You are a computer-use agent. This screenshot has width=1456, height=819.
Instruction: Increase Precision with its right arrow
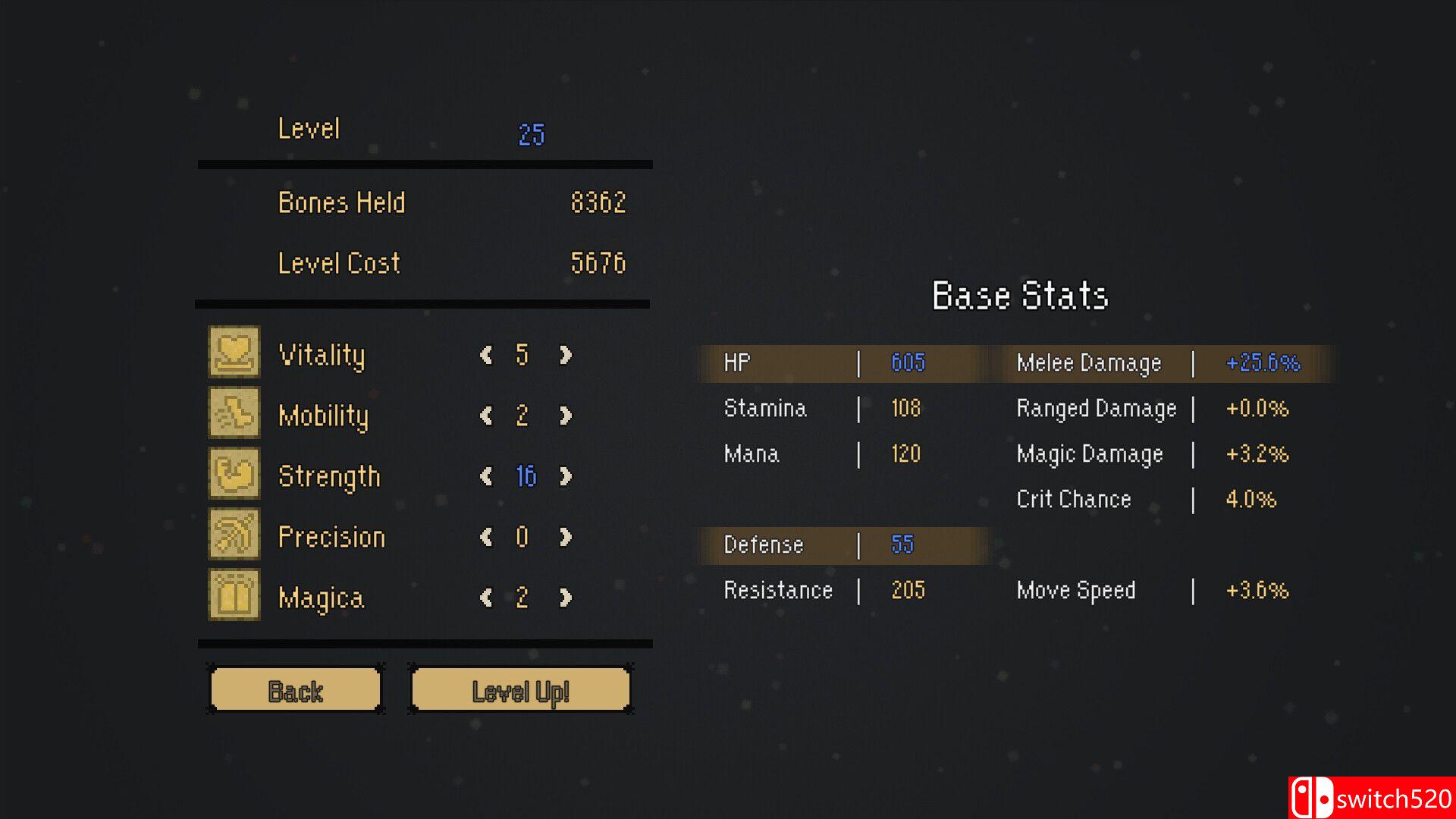tap(565, 537)
